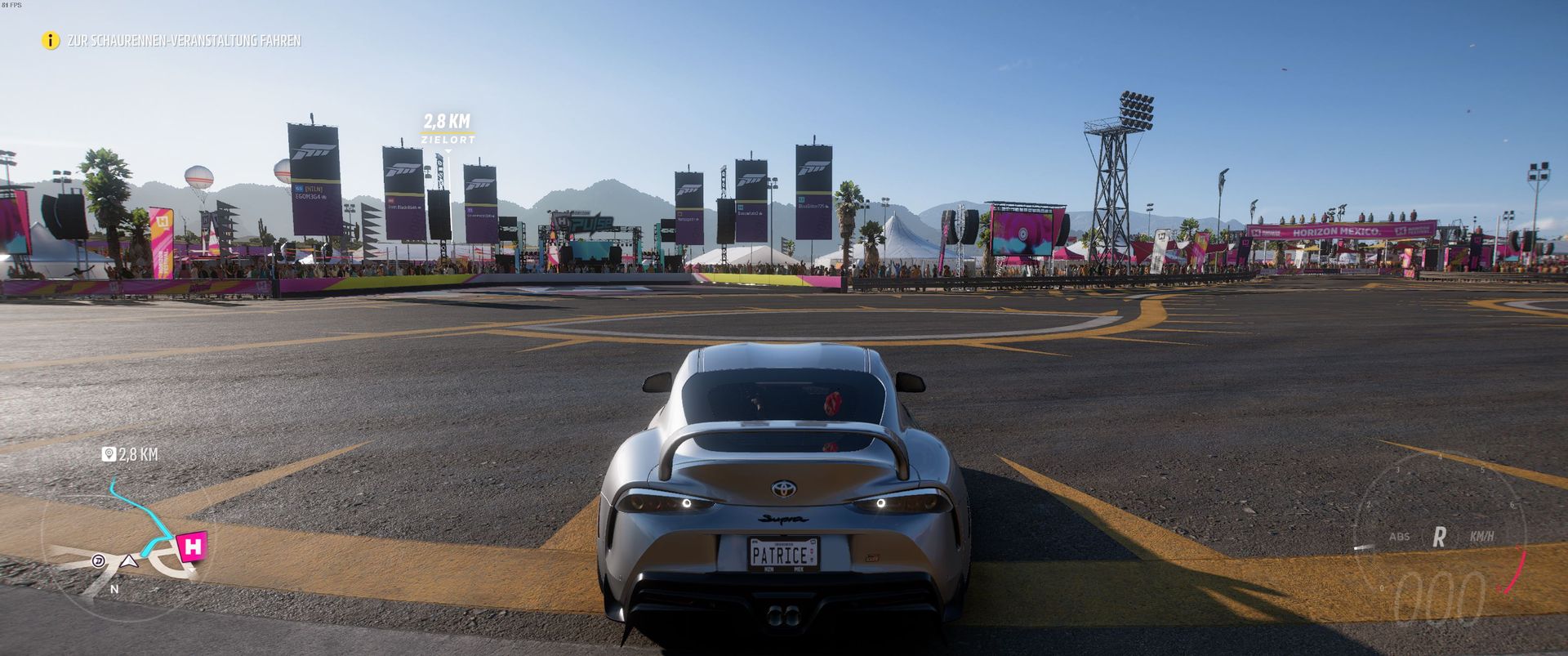Open the minimap
This screenshot has width=1568, height=656.
122,547
